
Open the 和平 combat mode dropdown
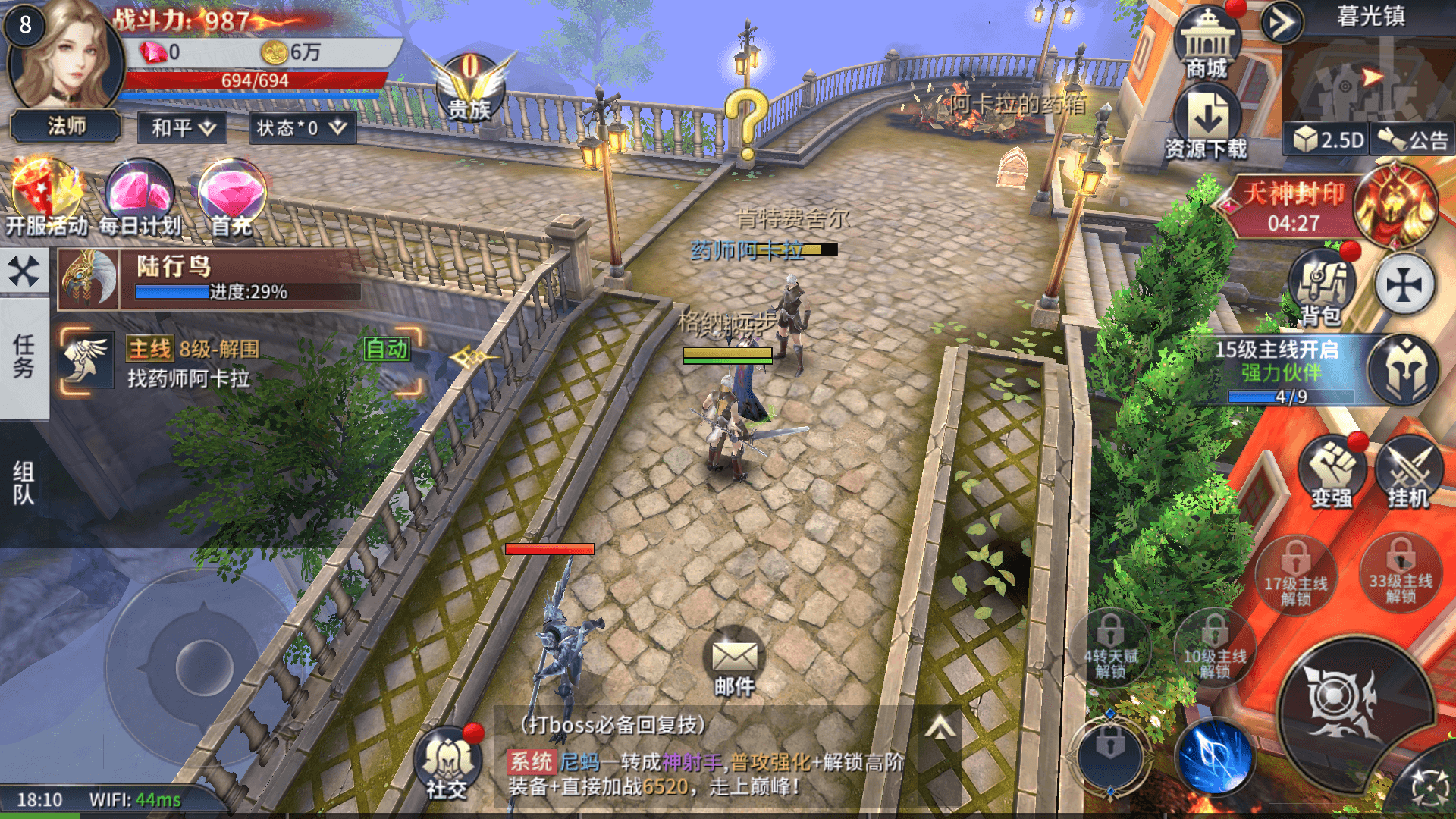[183, 127]
